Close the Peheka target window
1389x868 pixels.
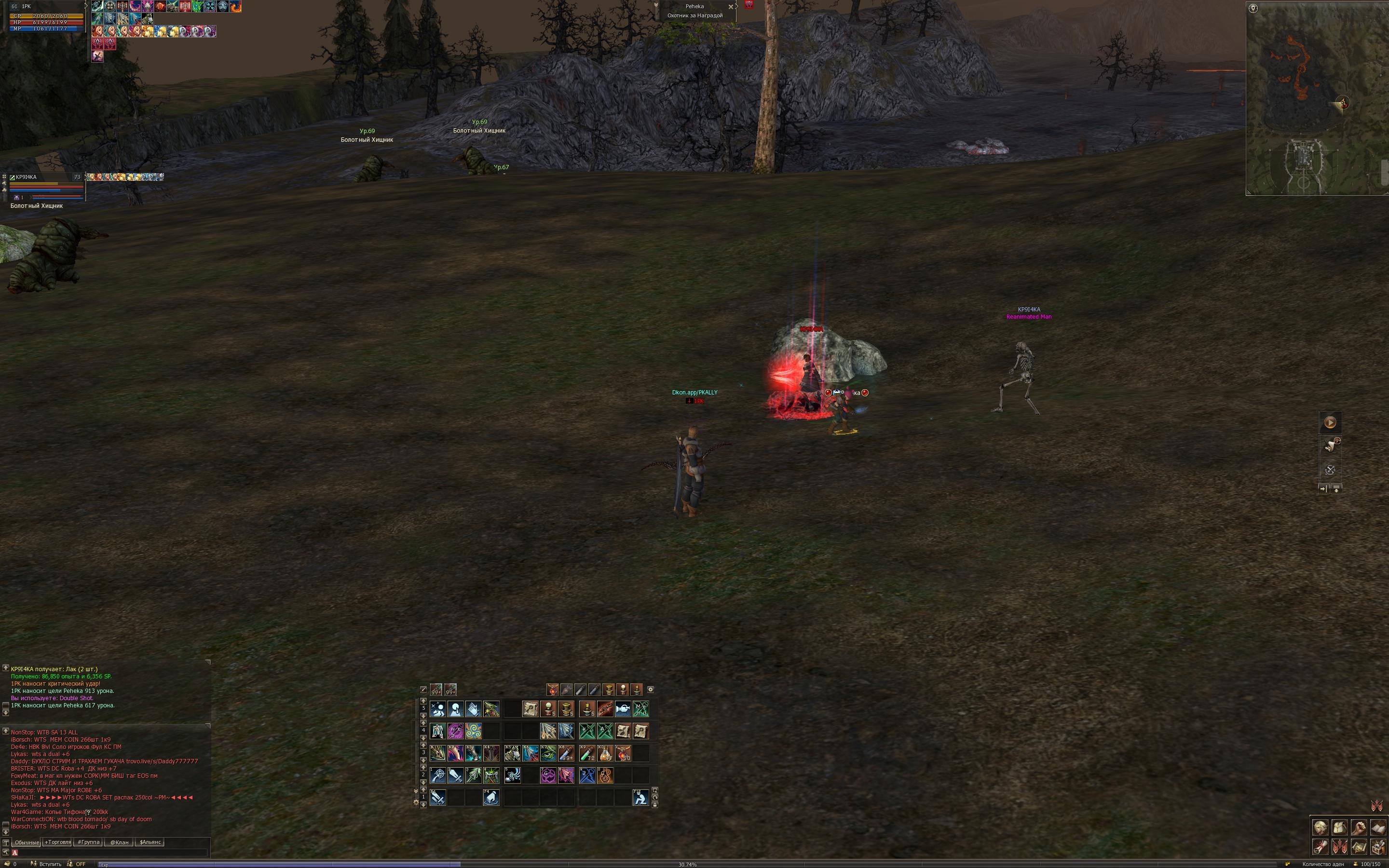coord(731,7)
